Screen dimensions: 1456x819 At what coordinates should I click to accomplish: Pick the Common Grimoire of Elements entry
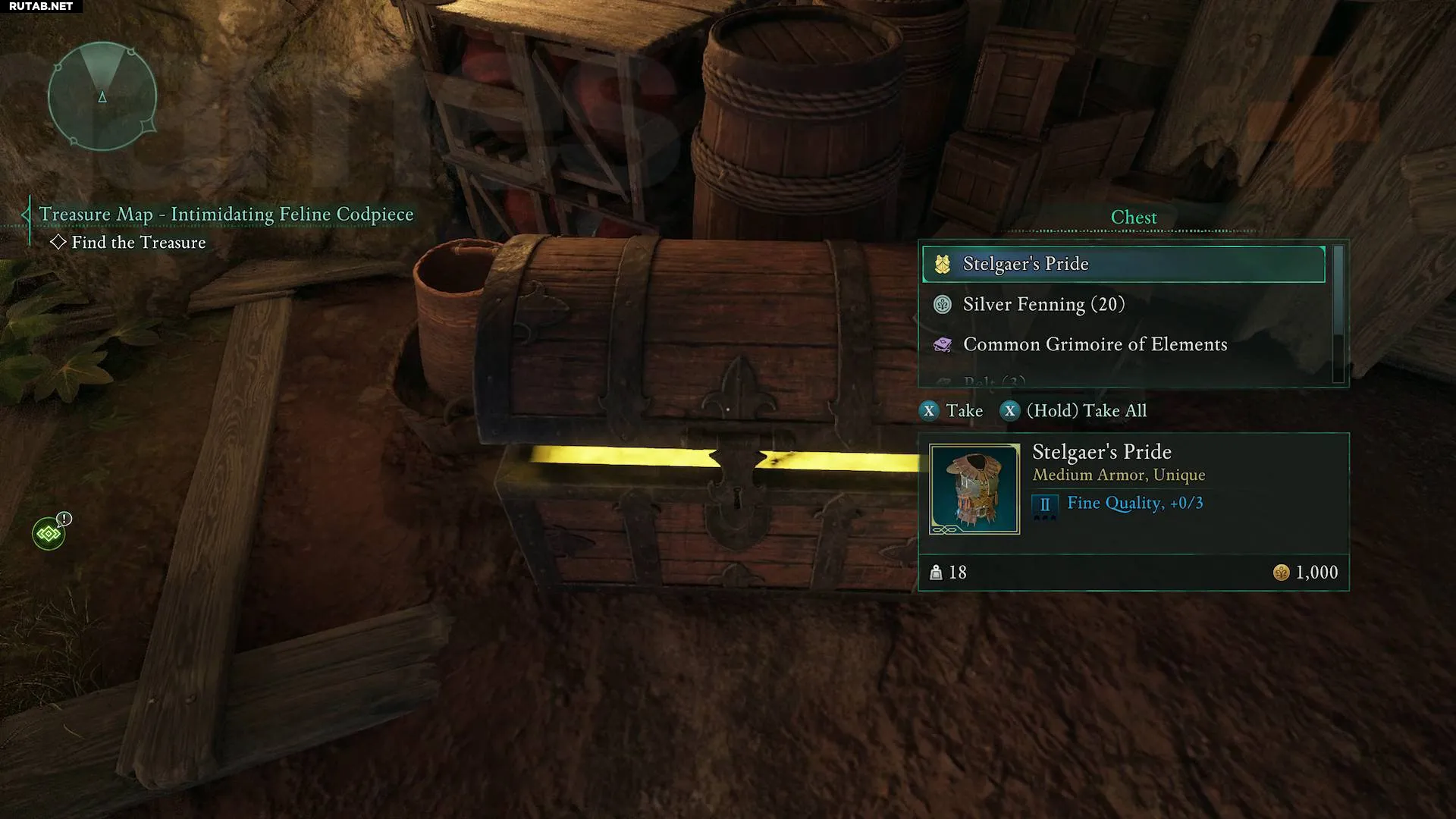pyautogui.click(x=1123, y=345)
